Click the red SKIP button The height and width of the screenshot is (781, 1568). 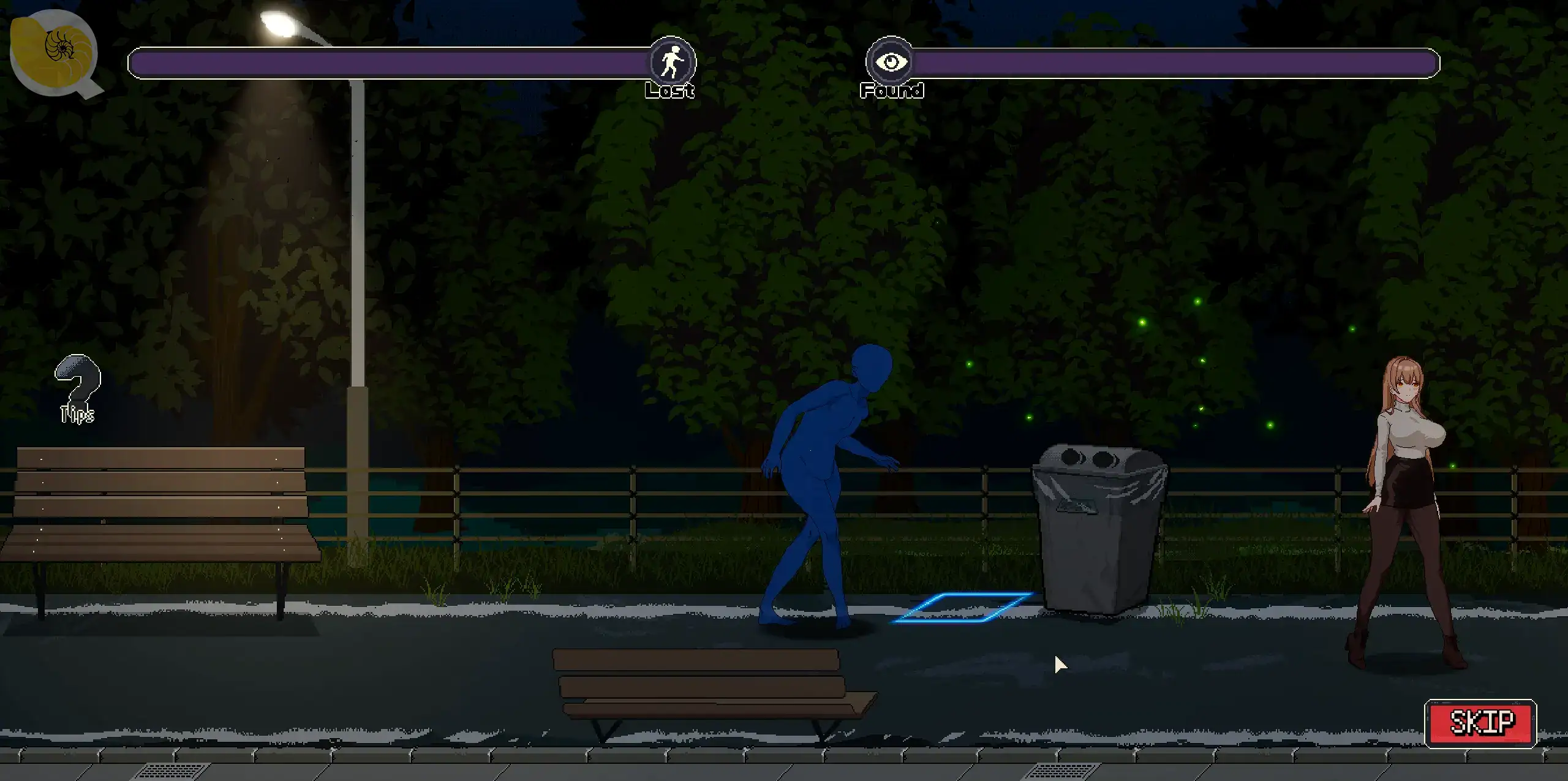click(x=1480, y=723)
